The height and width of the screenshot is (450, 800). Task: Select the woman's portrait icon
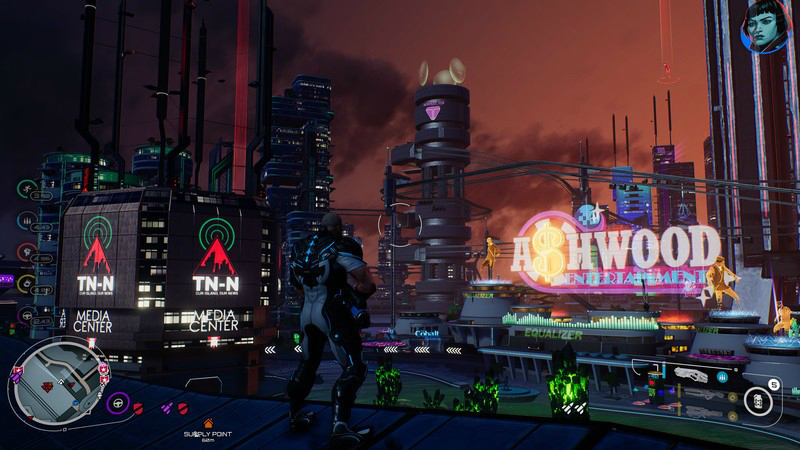tap(765, 25)
